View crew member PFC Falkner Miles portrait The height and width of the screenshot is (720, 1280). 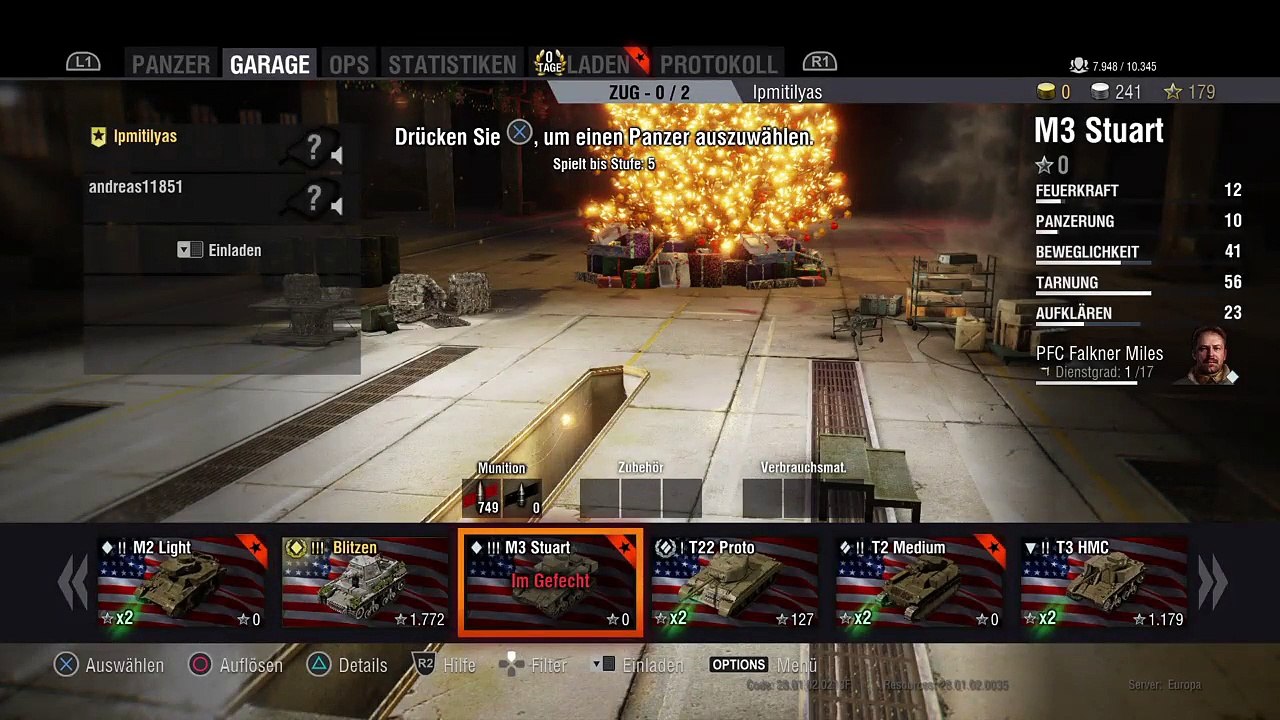(1212, 356)
